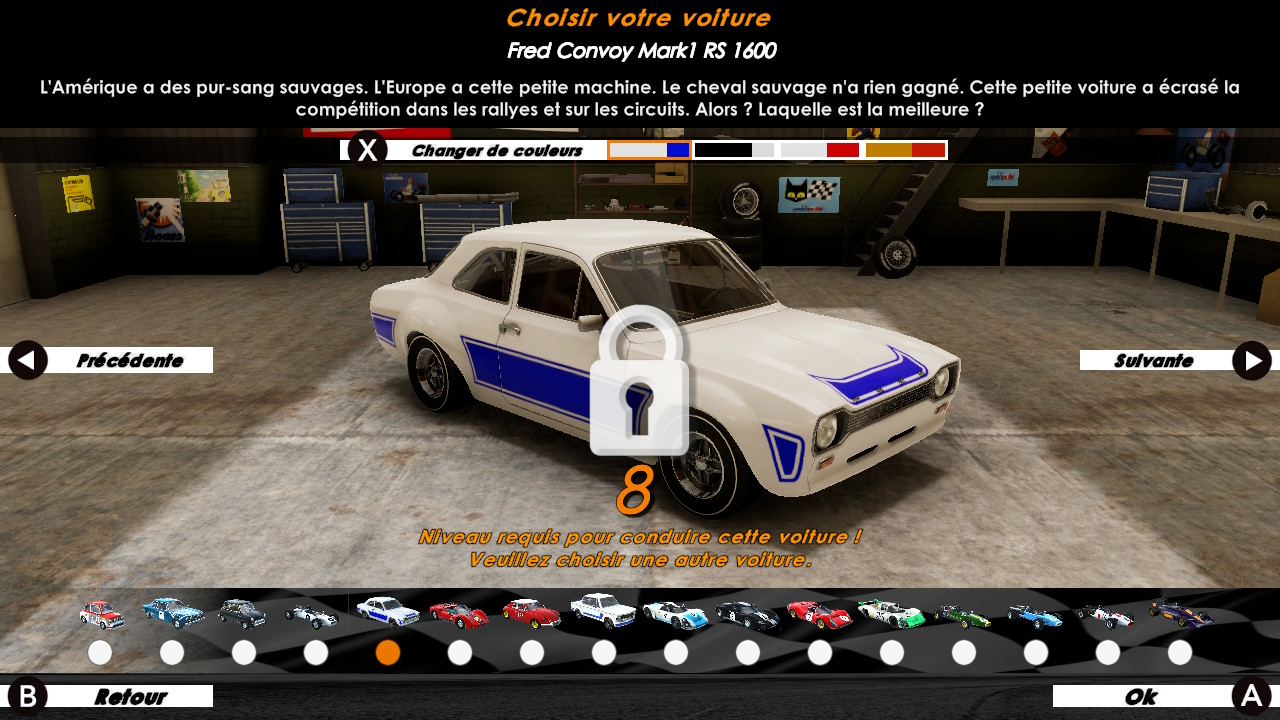Apply the gold and red colour scheme
The image size is (1280, 720).
[905, 150]
